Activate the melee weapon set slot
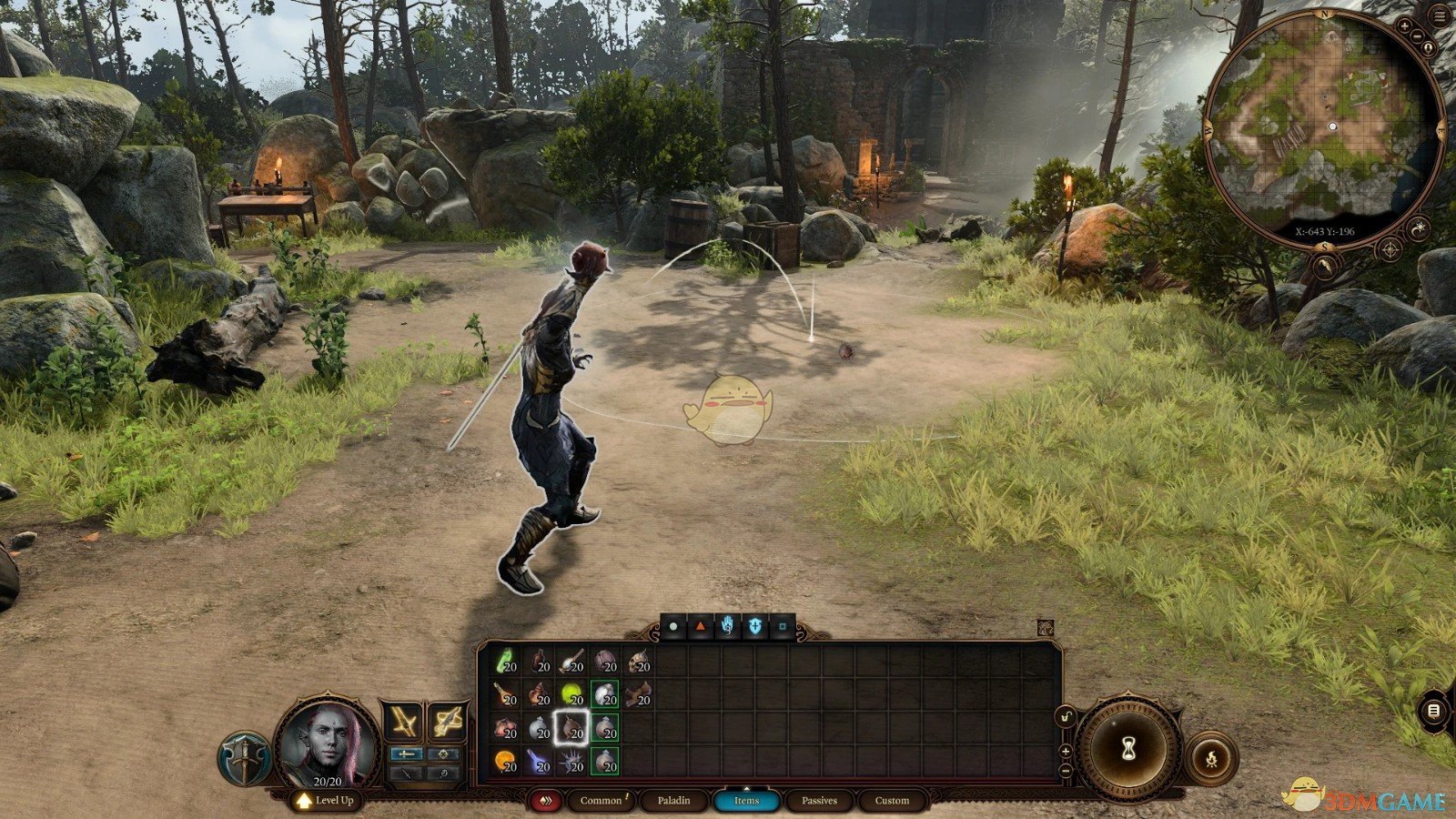The width and height of the screenshot is (1456, 819). (x=403, y=723)
